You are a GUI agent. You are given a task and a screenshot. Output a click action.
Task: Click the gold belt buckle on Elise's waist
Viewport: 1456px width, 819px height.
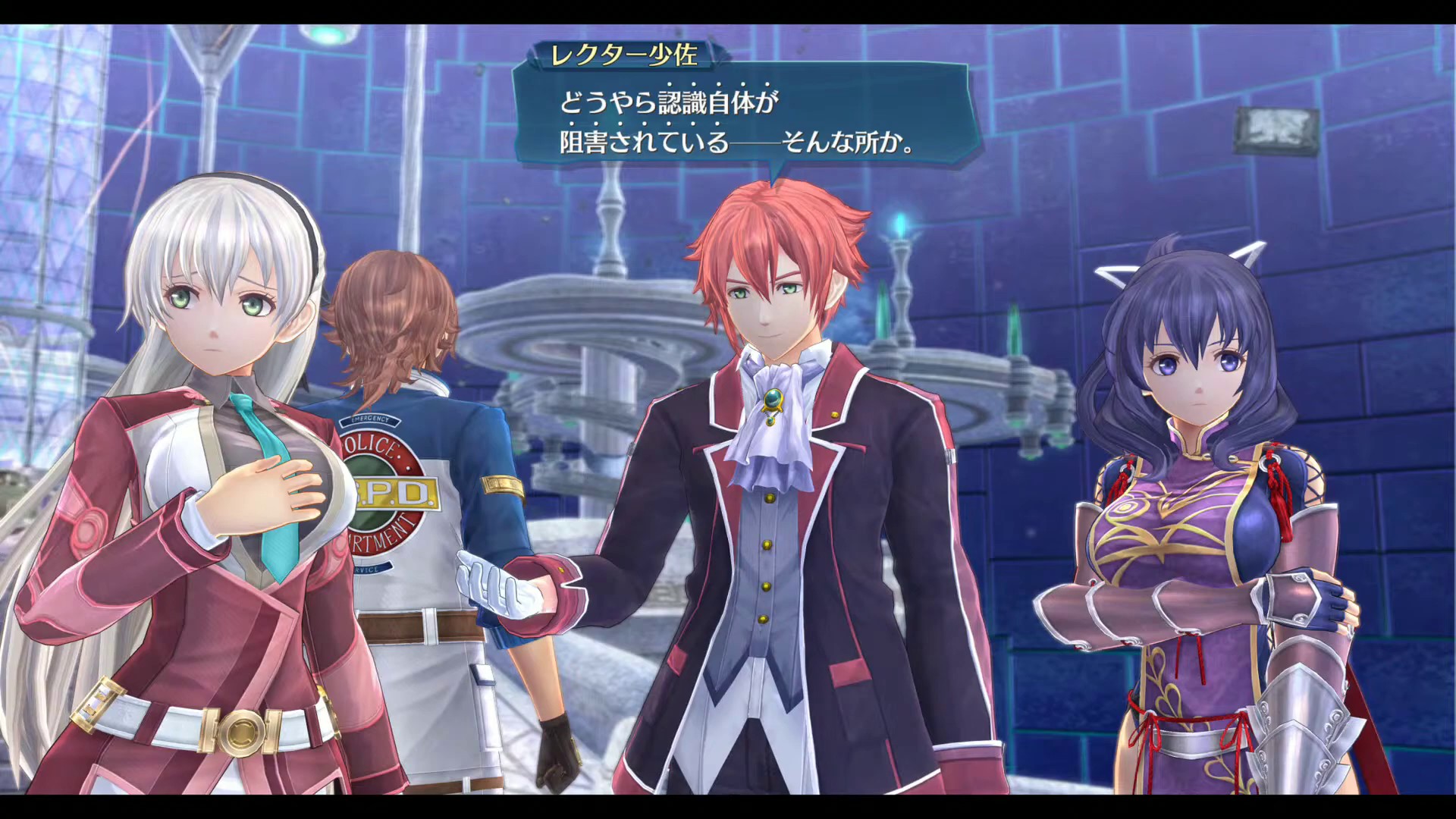(x=241, y=732)
